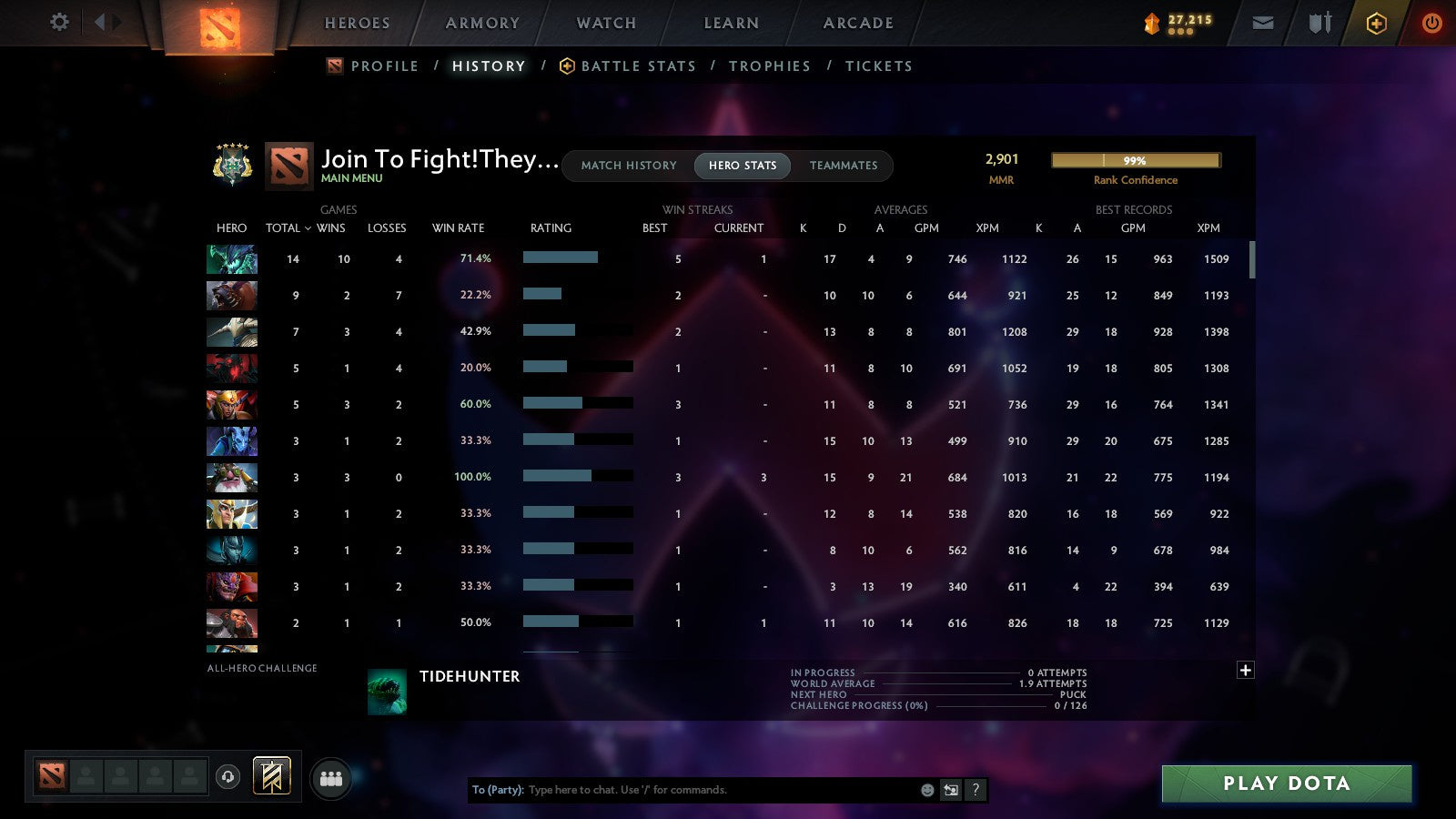
Task: Expand the All-Hero Challenge panel with plus button
Action: [x=1245, y=670]
